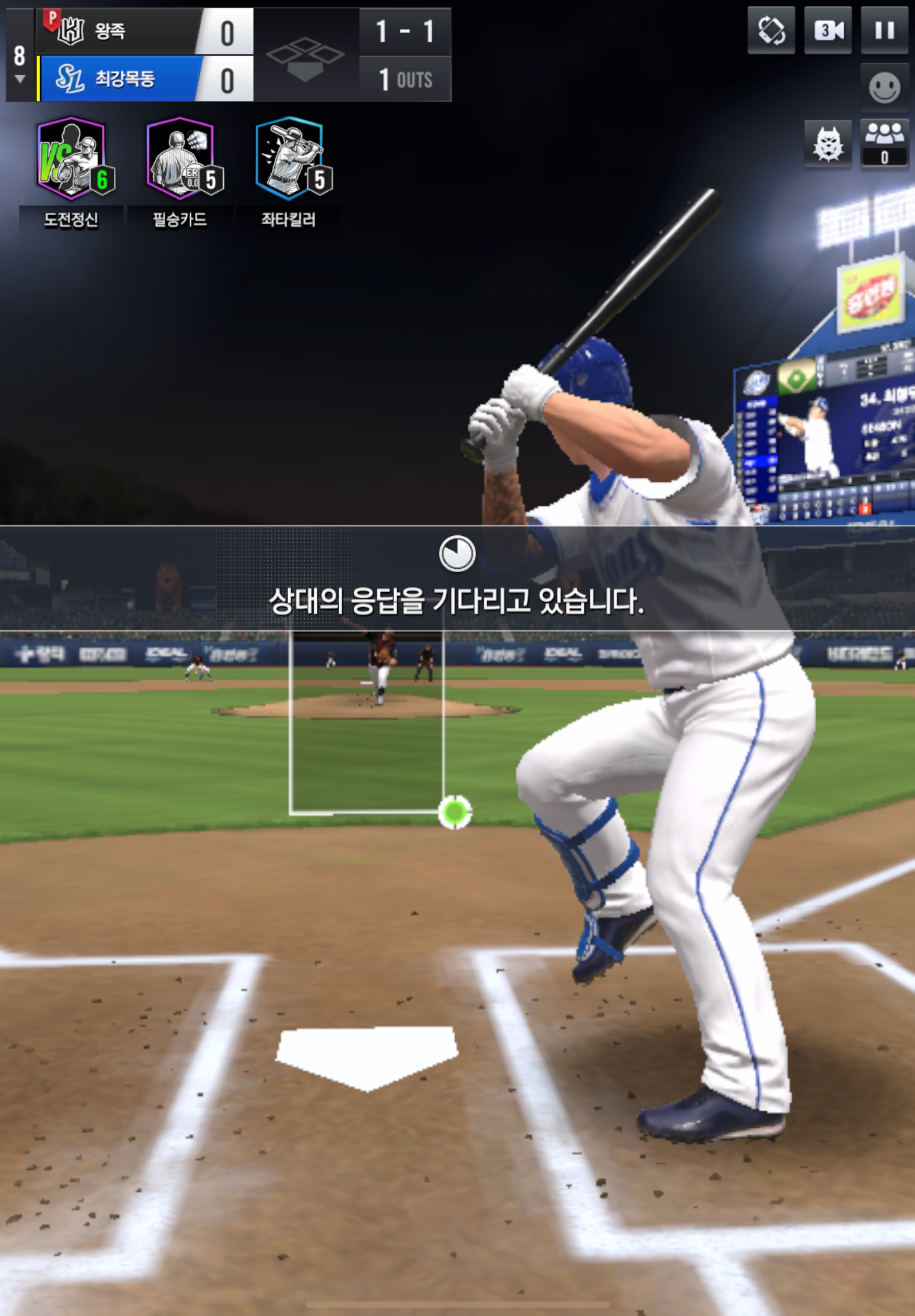The image size is (915, 1316).
Task: Pause the game
Action: 884,30
